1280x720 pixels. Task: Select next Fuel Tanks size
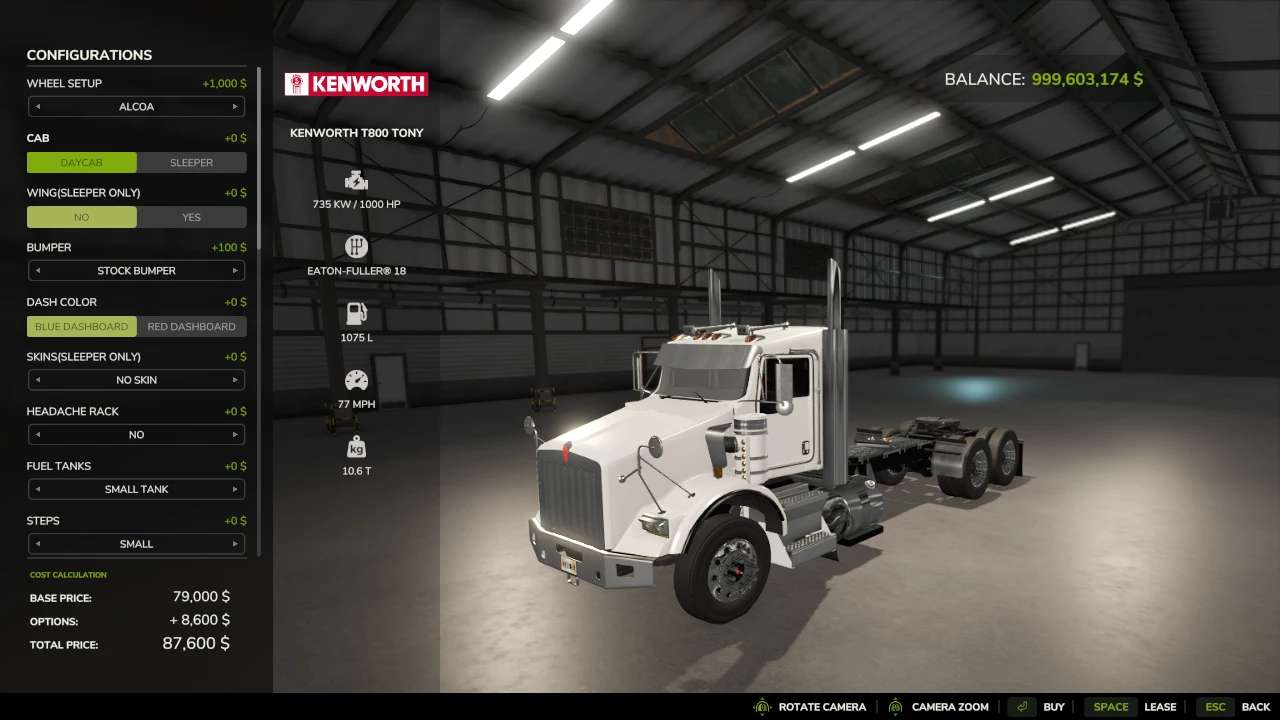tap(236, 489)
